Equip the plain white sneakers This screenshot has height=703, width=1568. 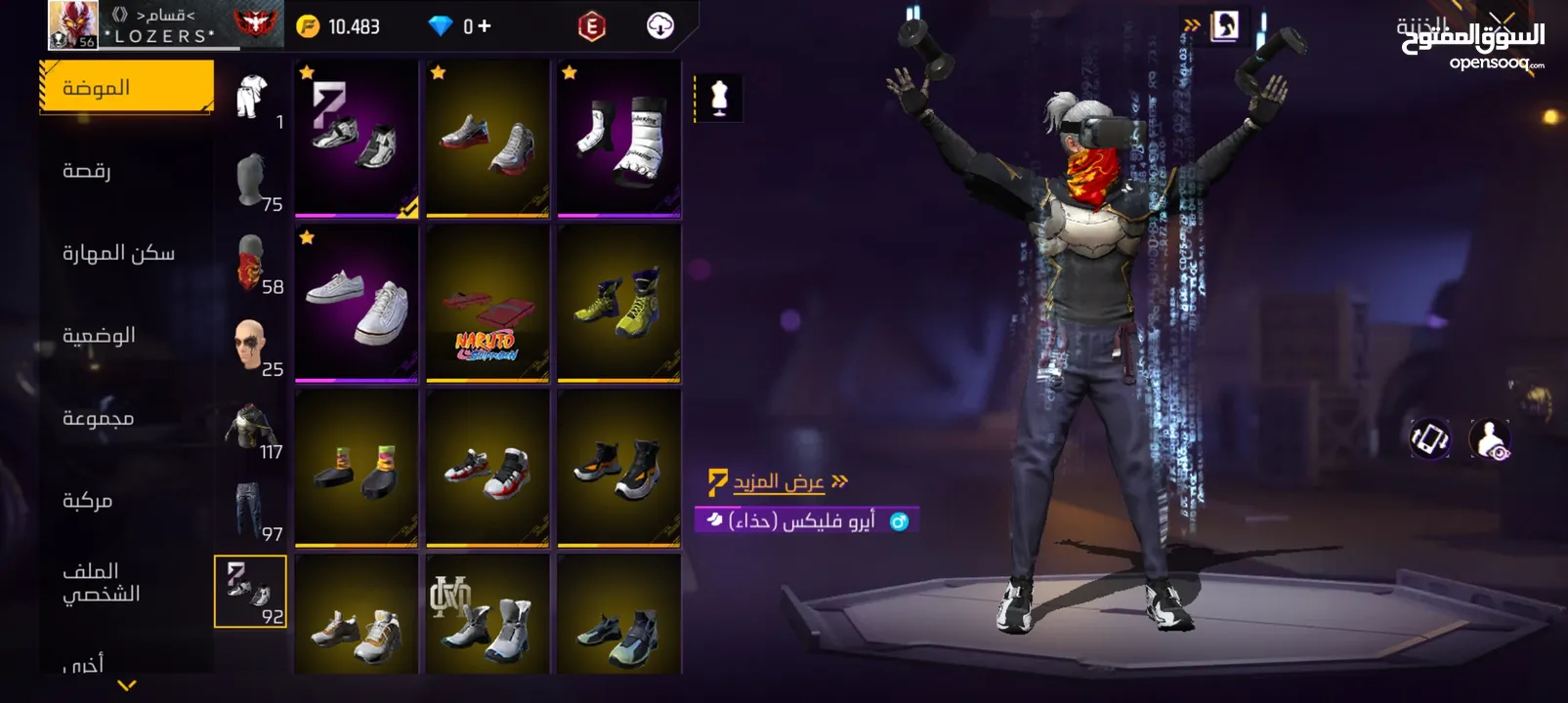point(357,304)
